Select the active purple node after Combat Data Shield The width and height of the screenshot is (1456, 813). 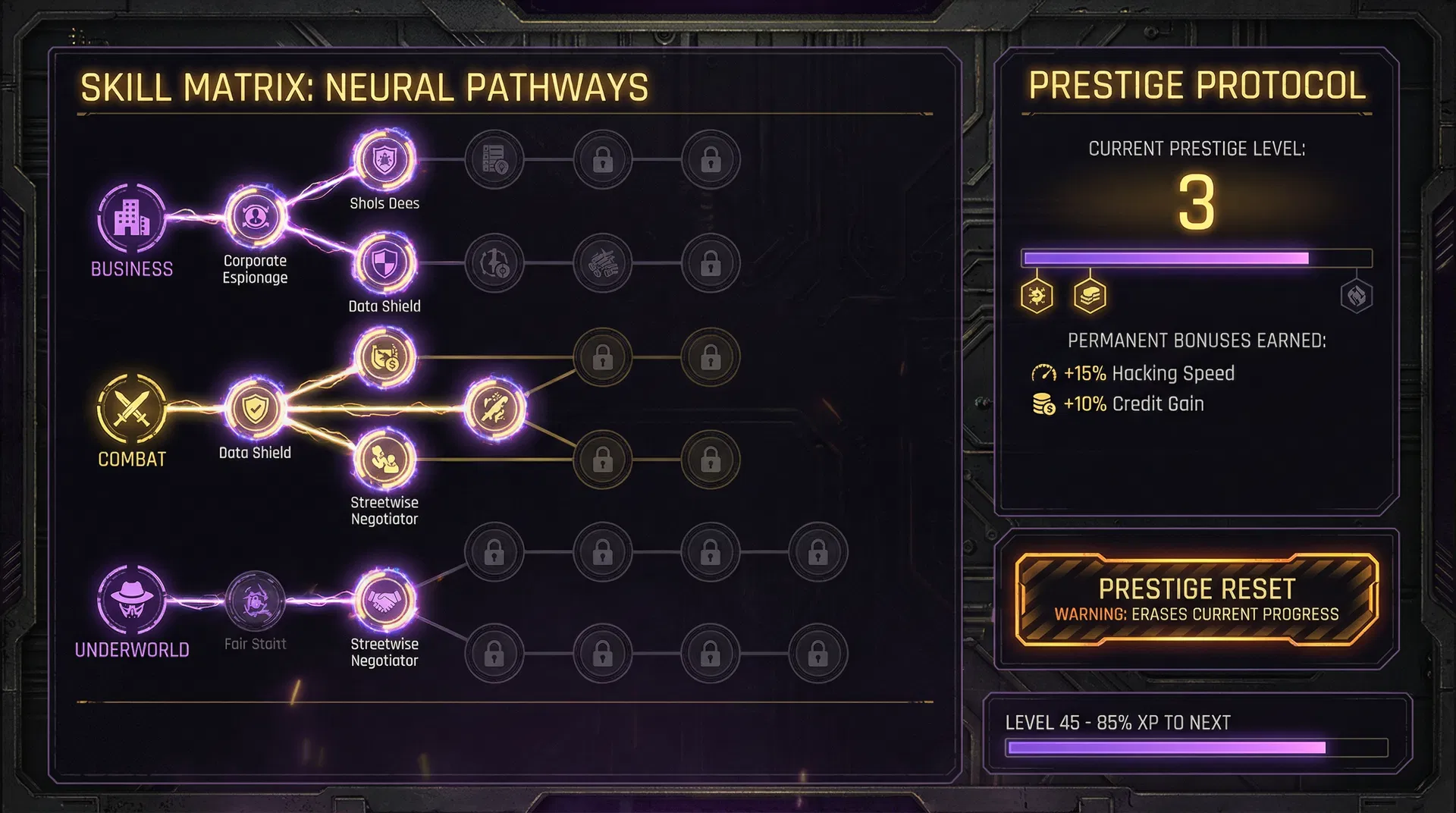497,409
